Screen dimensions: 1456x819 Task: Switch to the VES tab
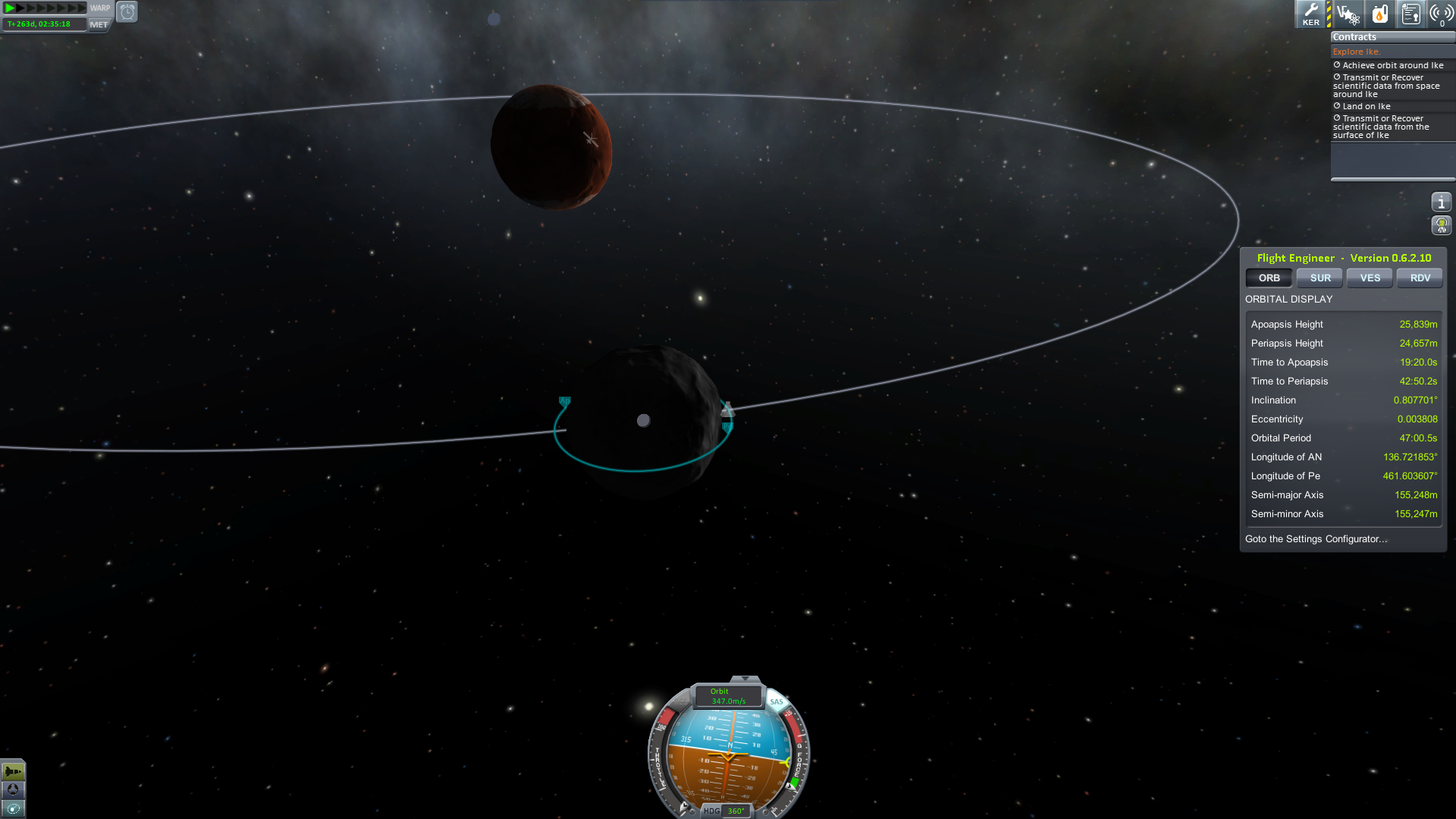[x=1370, y=278]
